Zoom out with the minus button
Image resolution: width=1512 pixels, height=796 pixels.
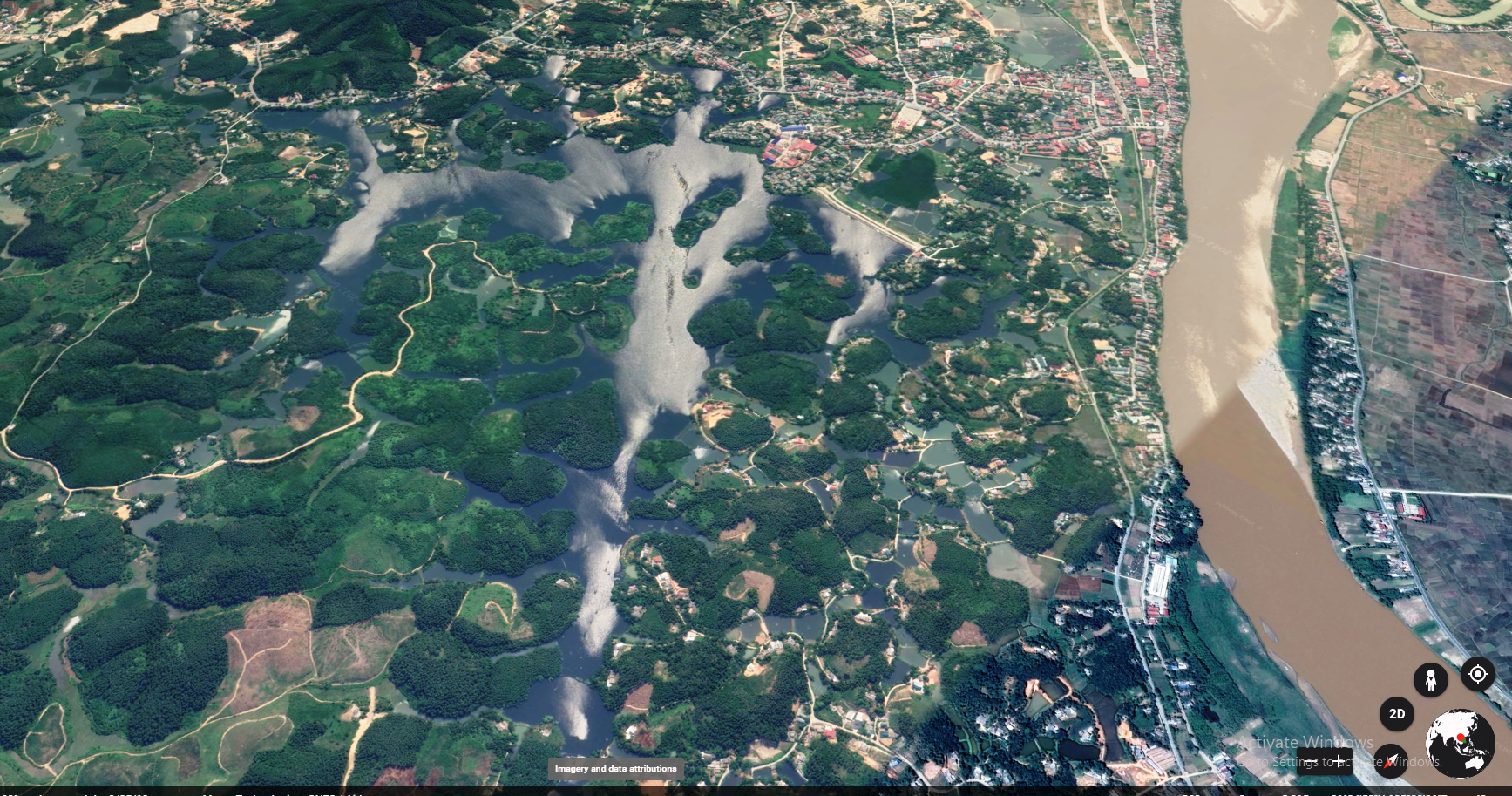[x=1309, y=760]
